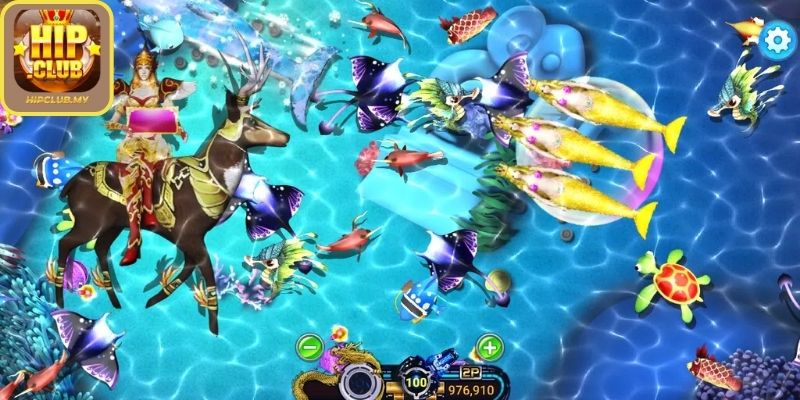Increase the bet with the green plus button
800x400 pixels.
pyautogui.click(x=488, y=348)
